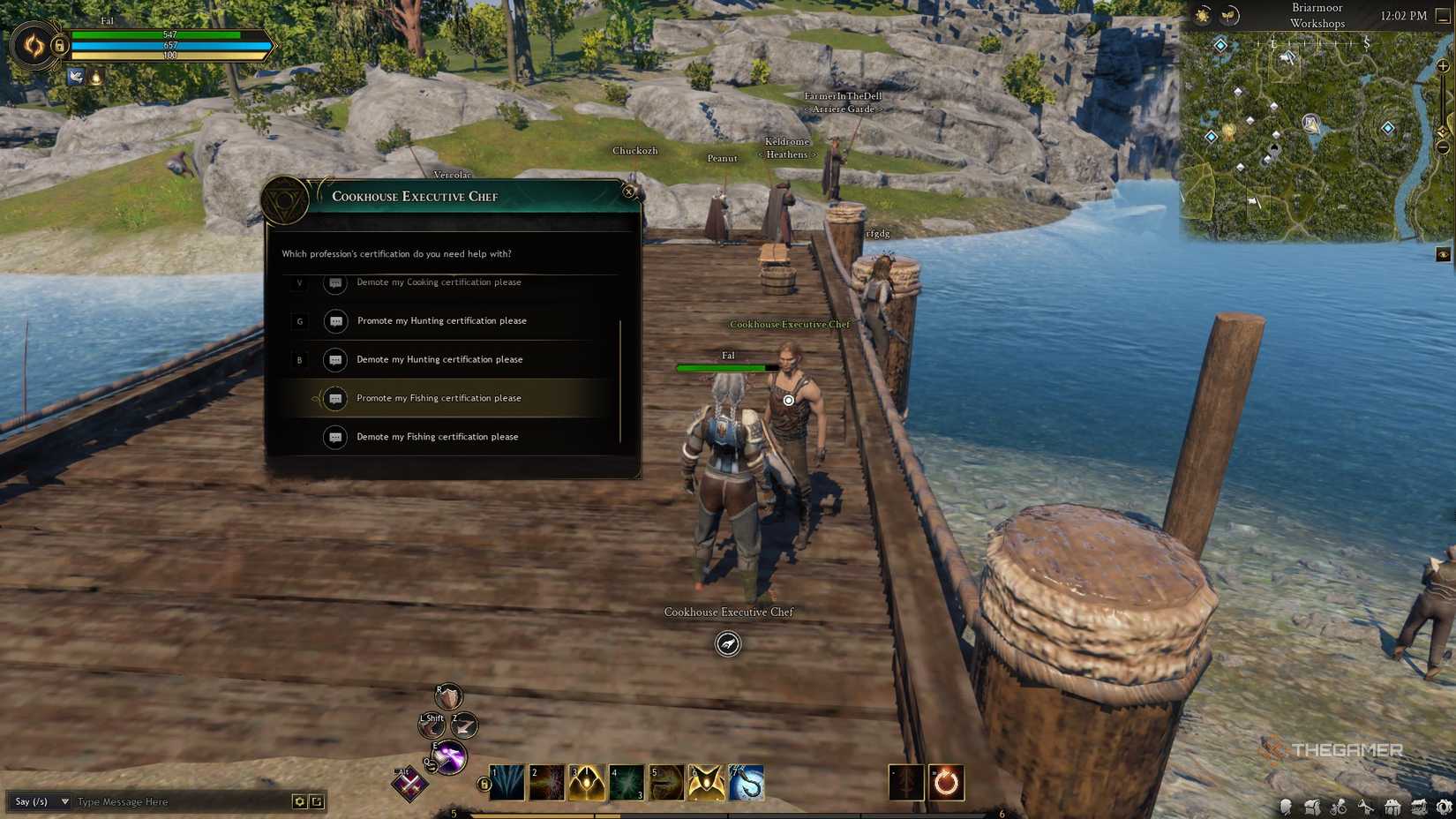Activate the fishing hook ability in slot 7

click(746, 782)
